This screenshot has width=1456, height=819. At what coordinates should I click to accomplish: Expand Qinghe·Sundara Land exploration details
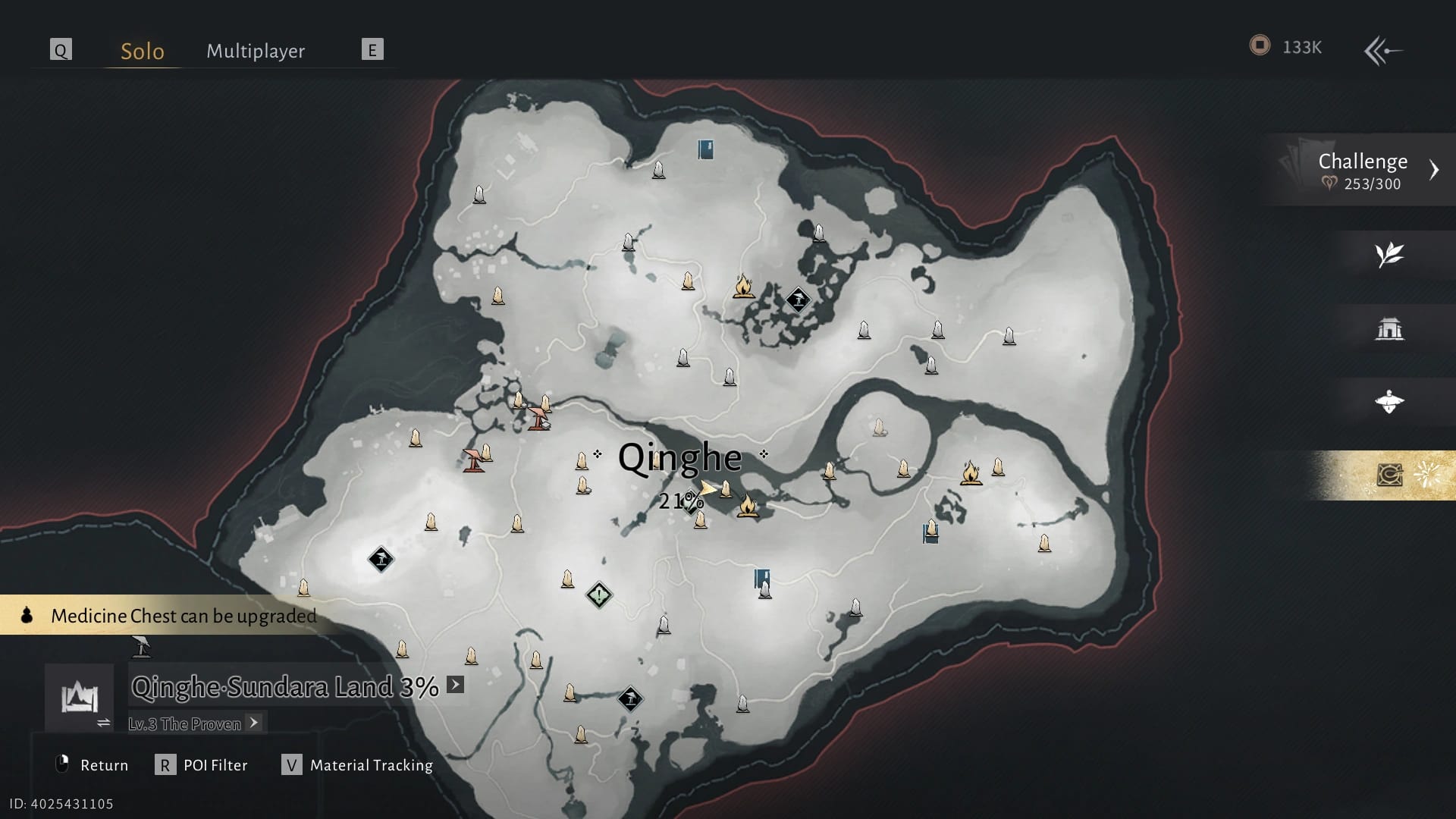(455, 685)
